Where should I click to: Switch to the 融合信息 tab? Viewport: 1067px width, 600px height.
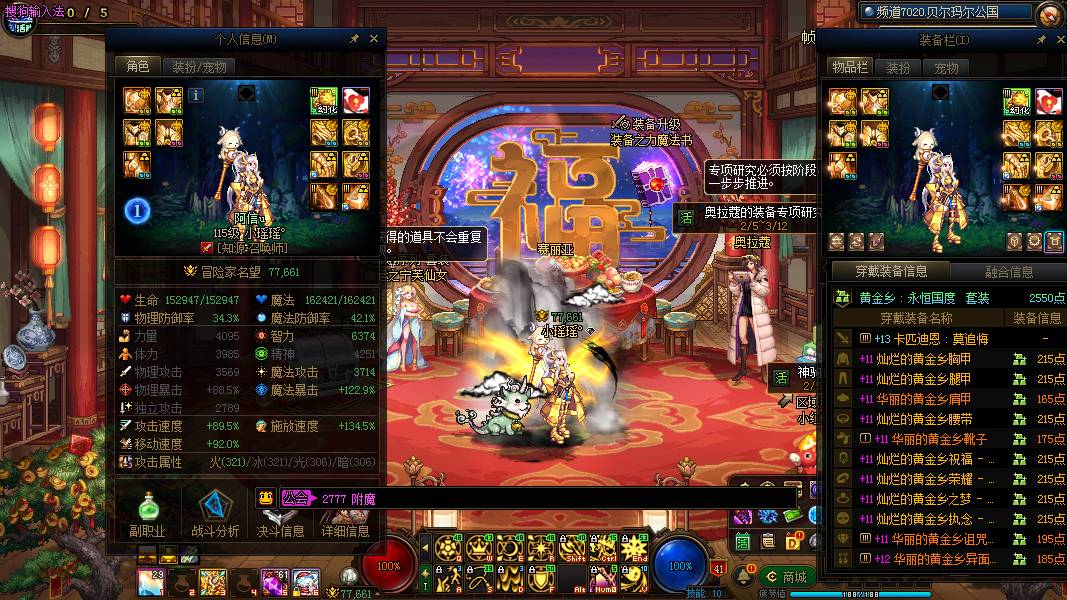tap(1009, 271)
